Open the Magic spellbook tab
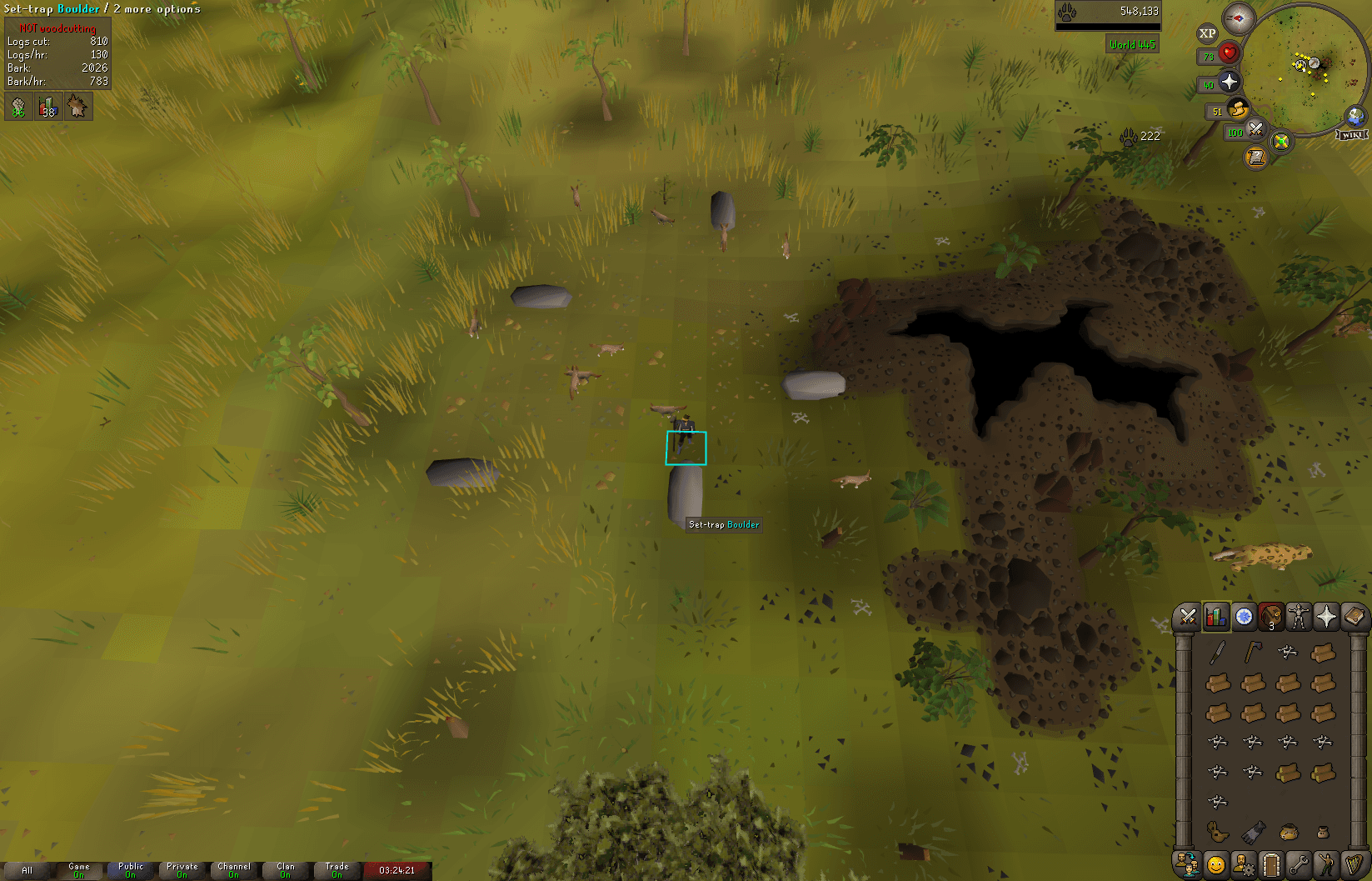This screenshot has width=1372, height=881. 1353,617
